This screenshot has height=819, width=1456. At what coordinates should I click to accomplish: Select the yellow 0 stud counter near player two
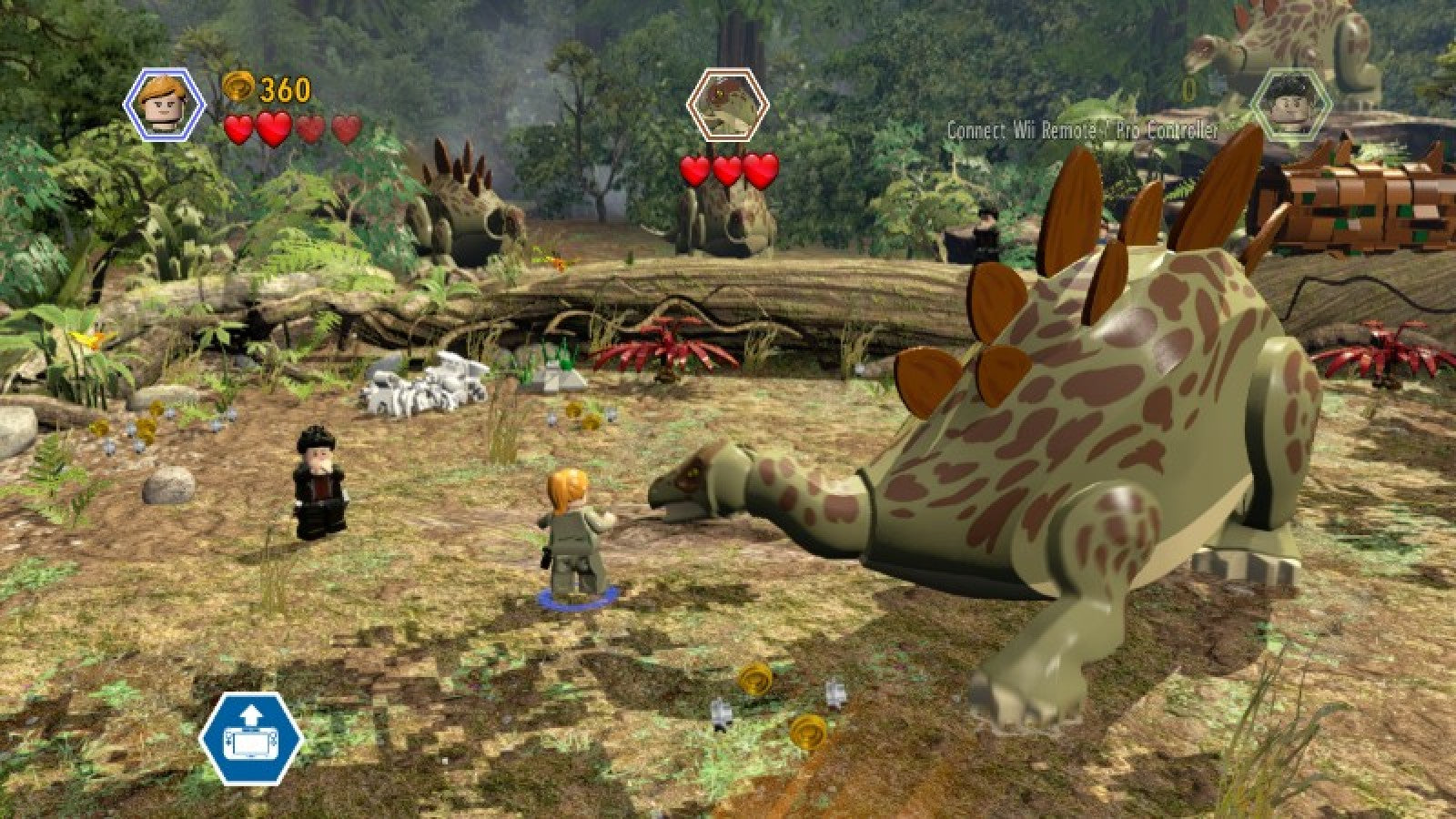click(1188, 90)
